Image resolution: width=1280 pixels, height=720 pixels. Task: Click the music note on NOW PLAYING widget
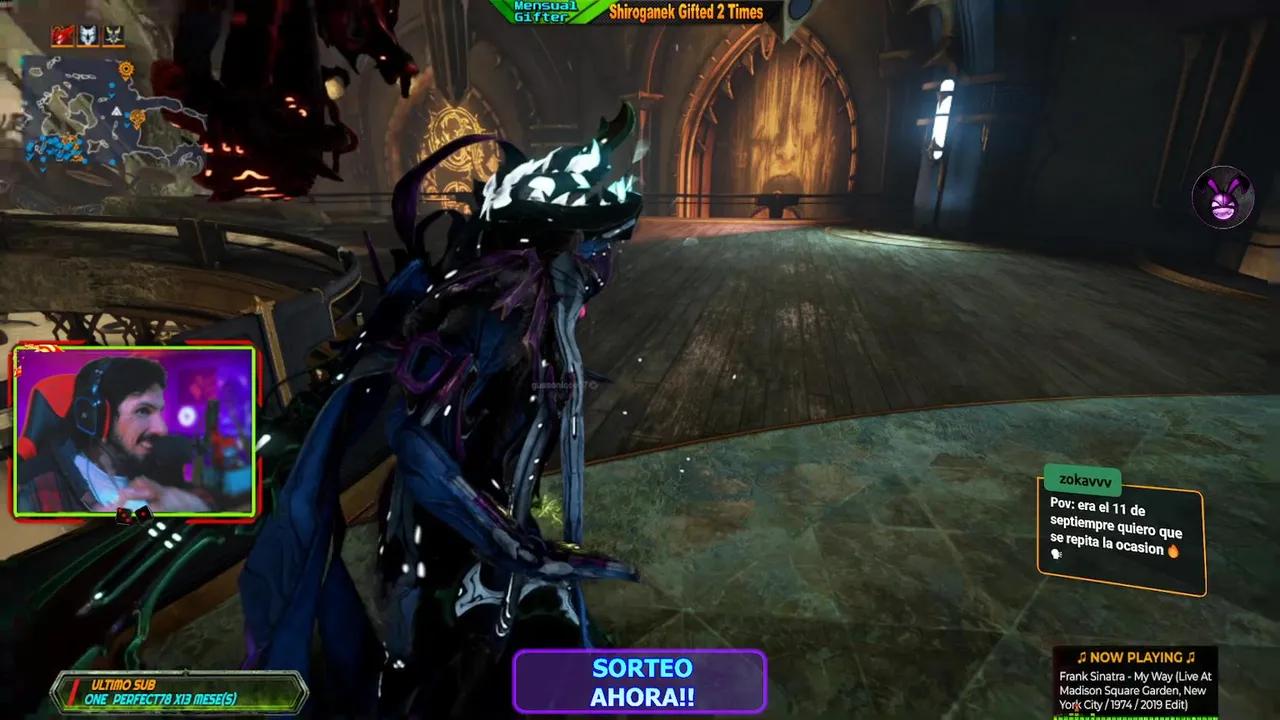click(x=1083, y=658)
